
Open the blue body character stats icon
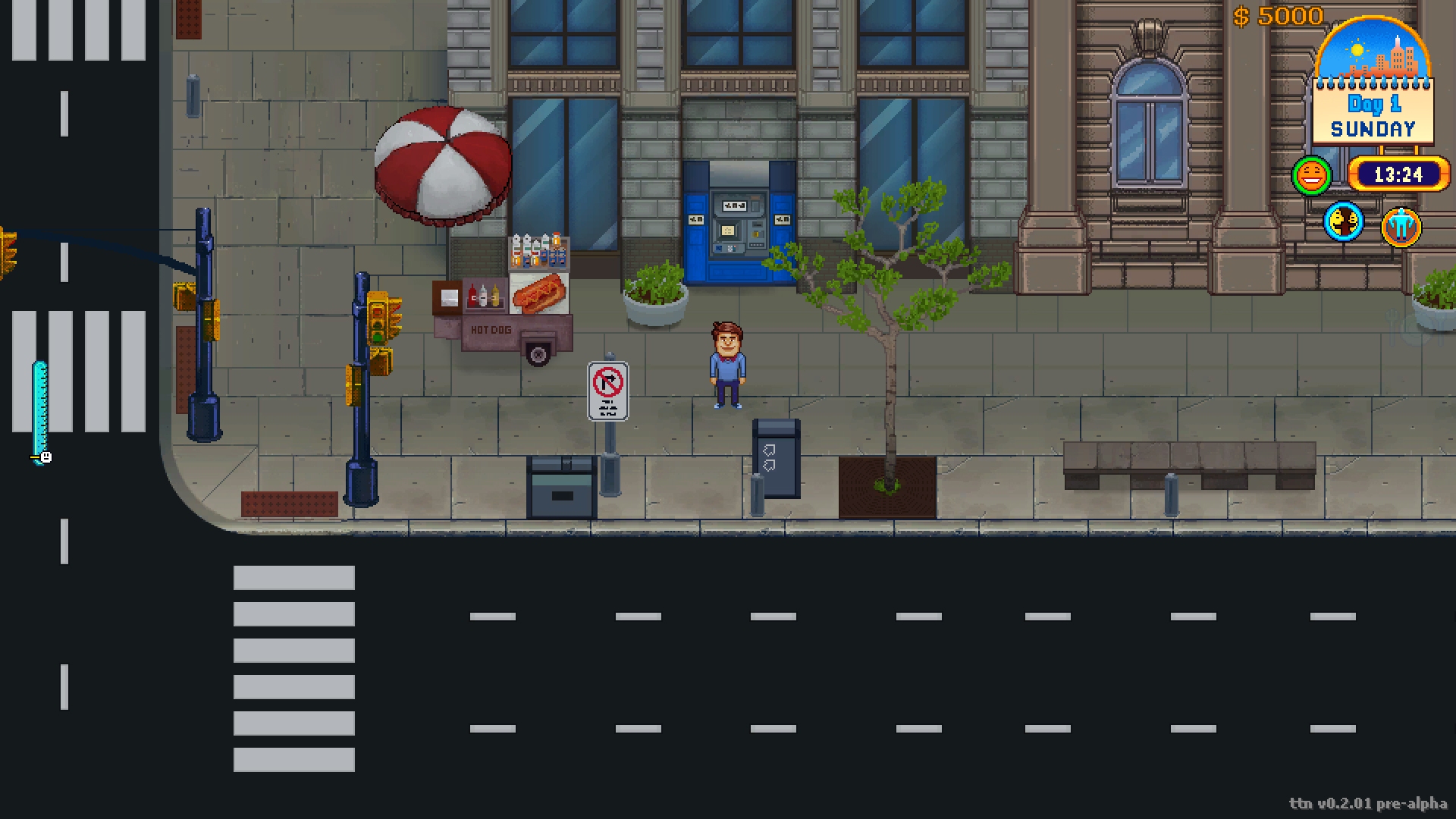click(1402, 226)
